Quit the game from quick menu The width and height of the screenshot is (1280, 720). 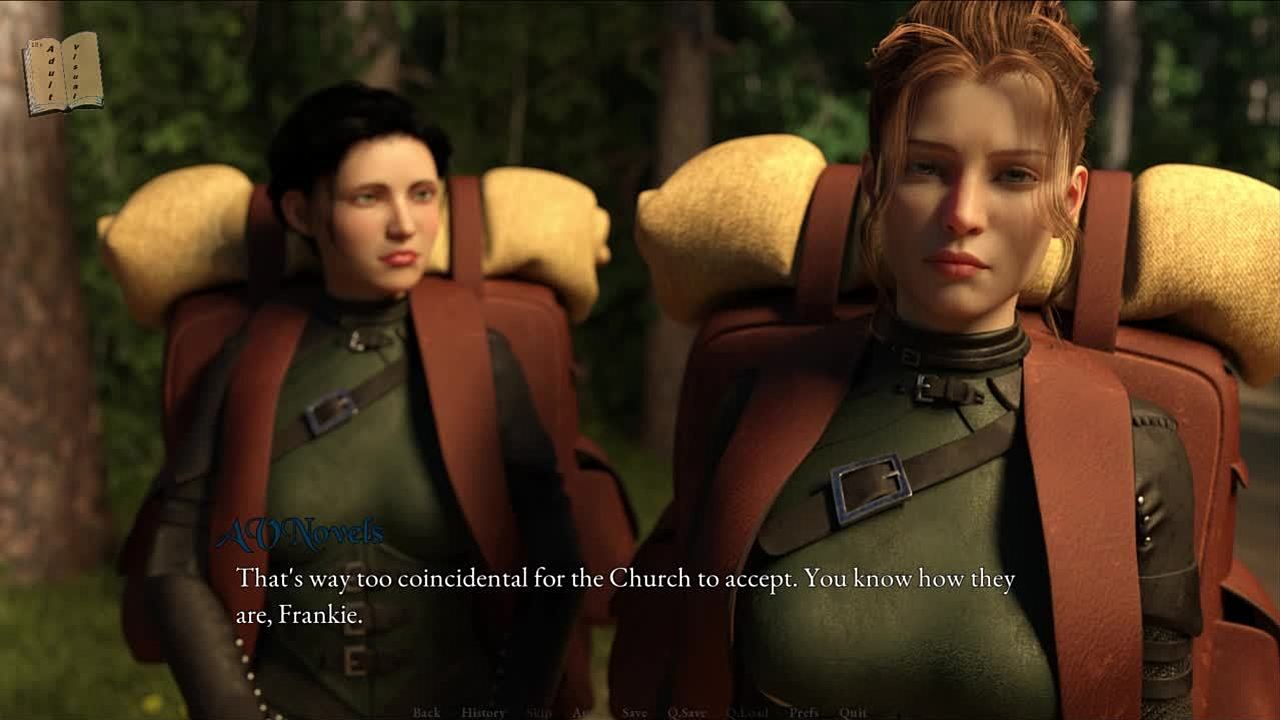click(x=853, y=712)
